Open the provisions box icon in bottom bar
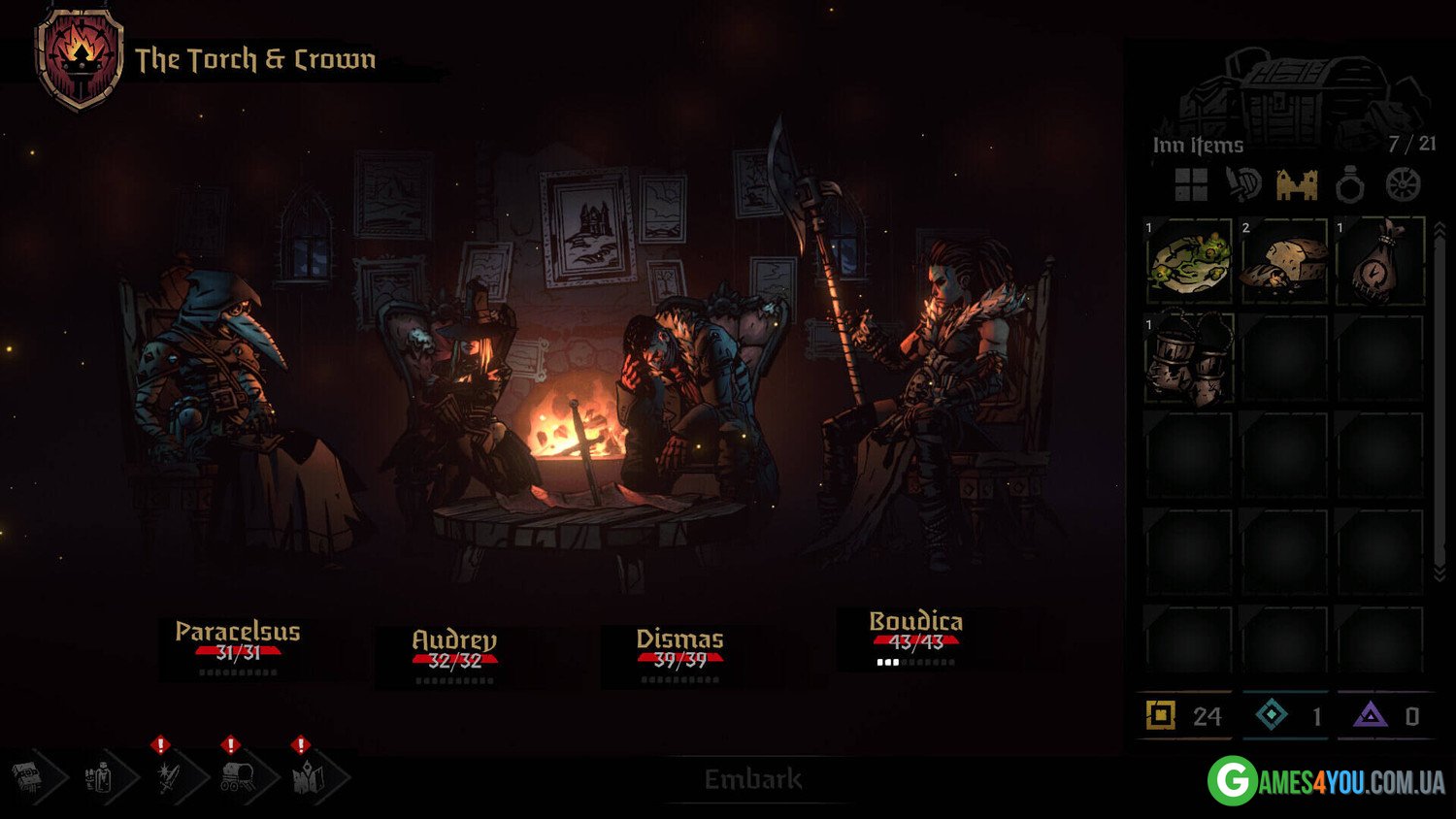 pyautogui.click(x=29, y=777)
